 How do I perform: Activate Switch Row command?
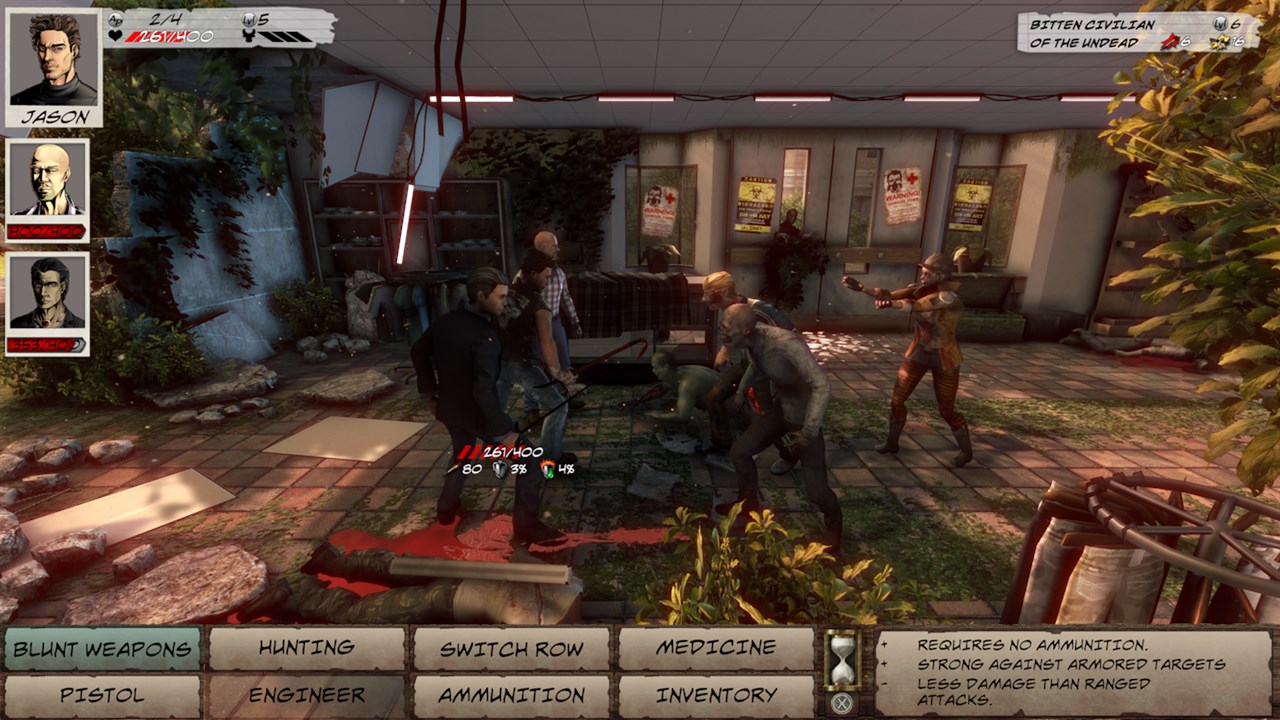click(x=511, y=649)
